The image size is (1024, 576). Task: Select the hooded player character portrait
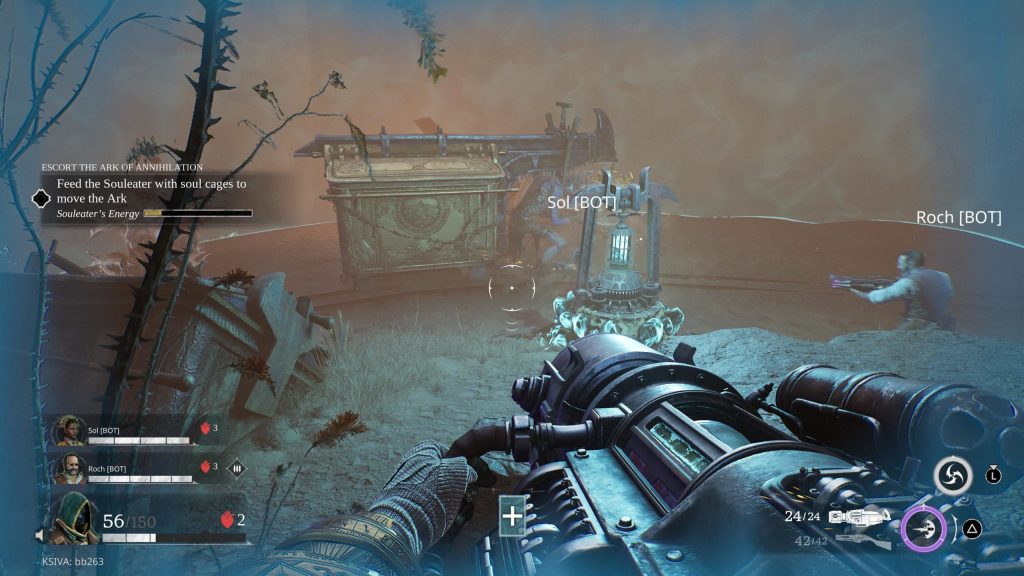(74, 520)
